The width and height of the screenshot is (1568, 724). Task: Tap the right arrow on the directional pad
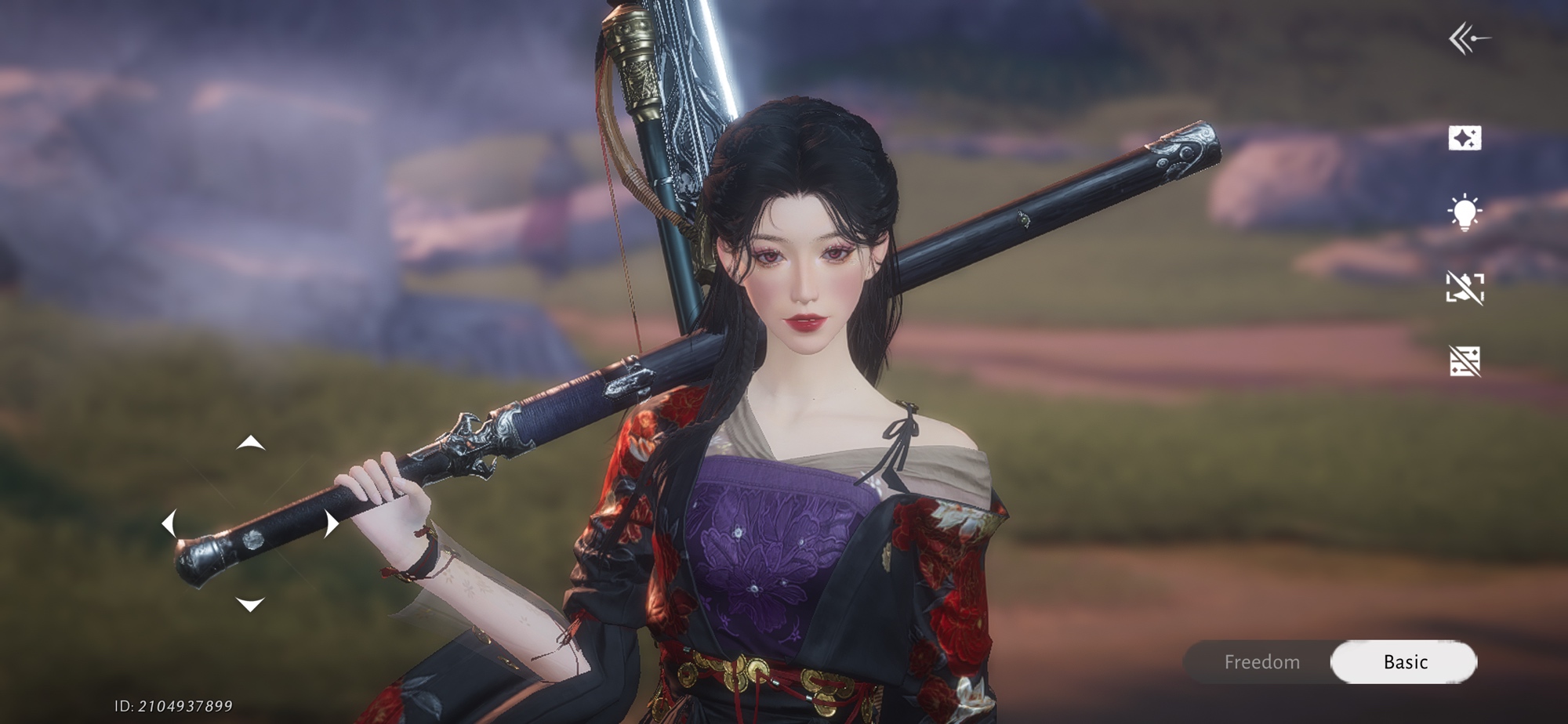(x=332, y=523)
